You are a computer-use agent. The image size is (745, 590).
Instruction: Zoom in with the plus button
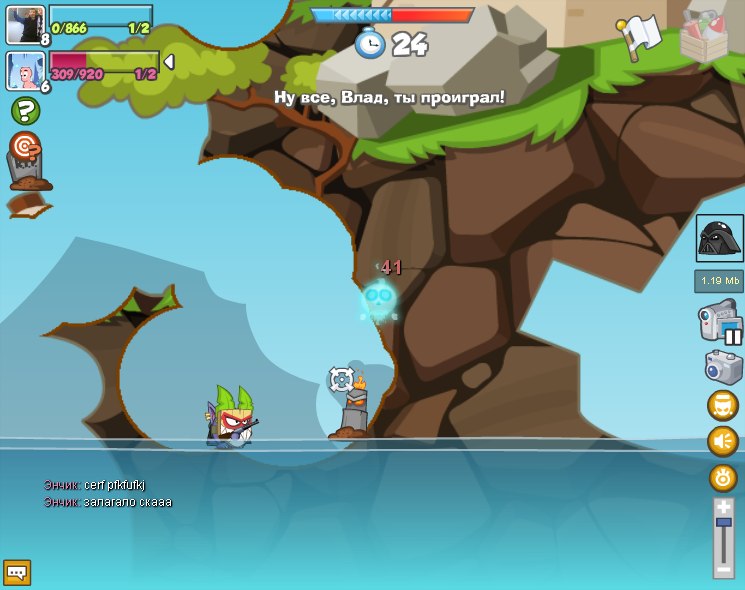[723, 507]
